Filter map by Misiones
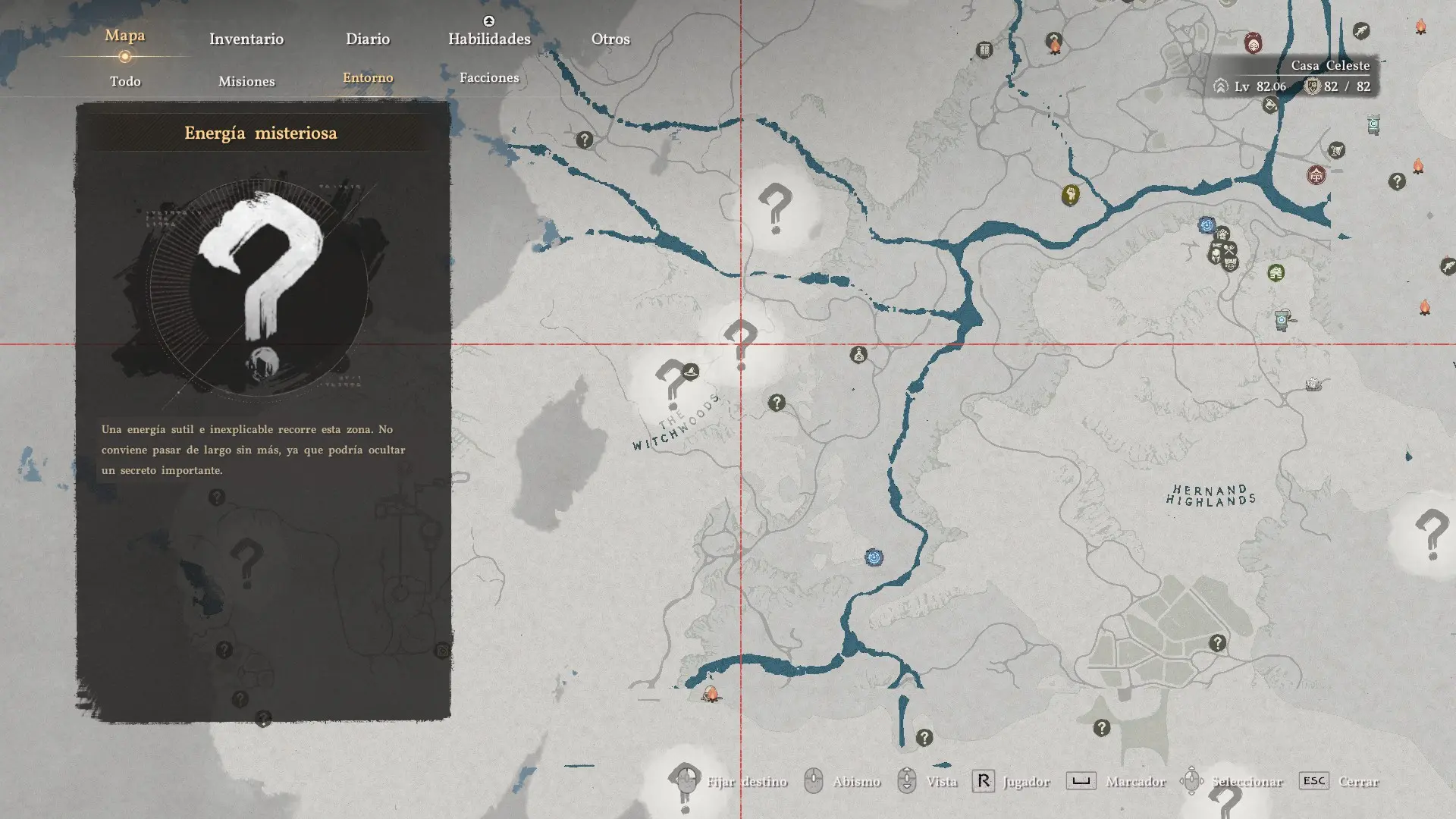 246,81
